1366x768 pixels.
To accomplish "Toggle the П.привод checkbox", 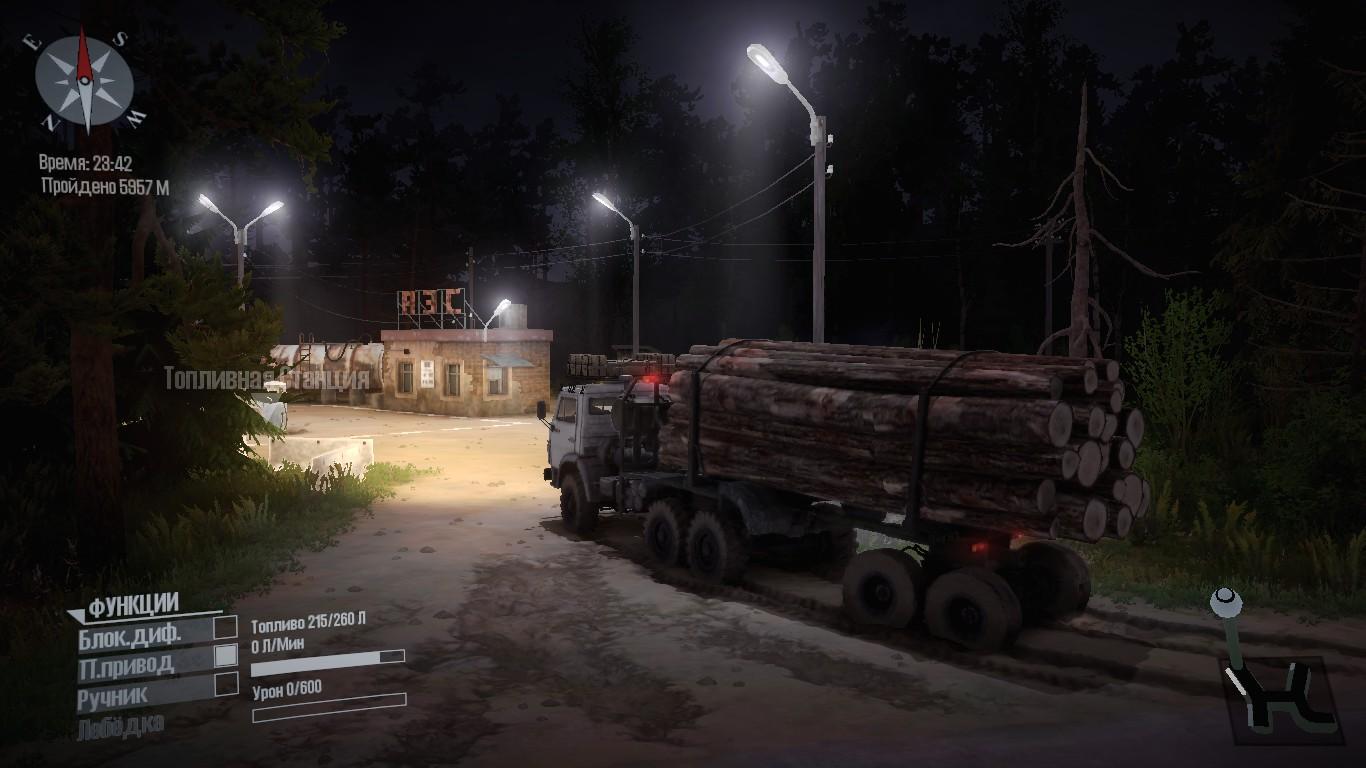I will point(227,655).
